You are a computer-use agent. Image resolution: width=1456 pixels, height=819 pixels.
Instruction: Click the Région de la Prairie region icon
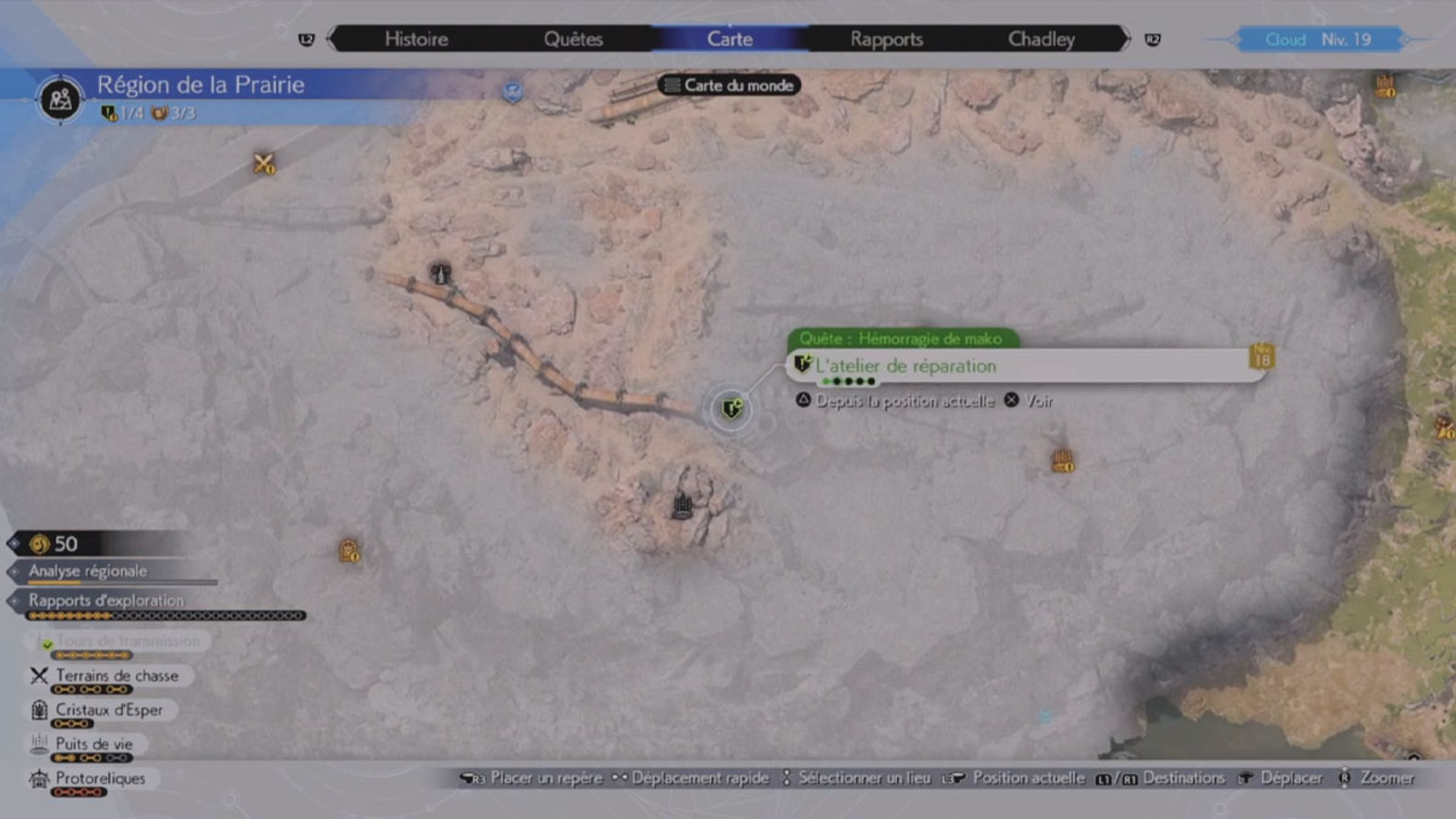click(x=60, y=99)
